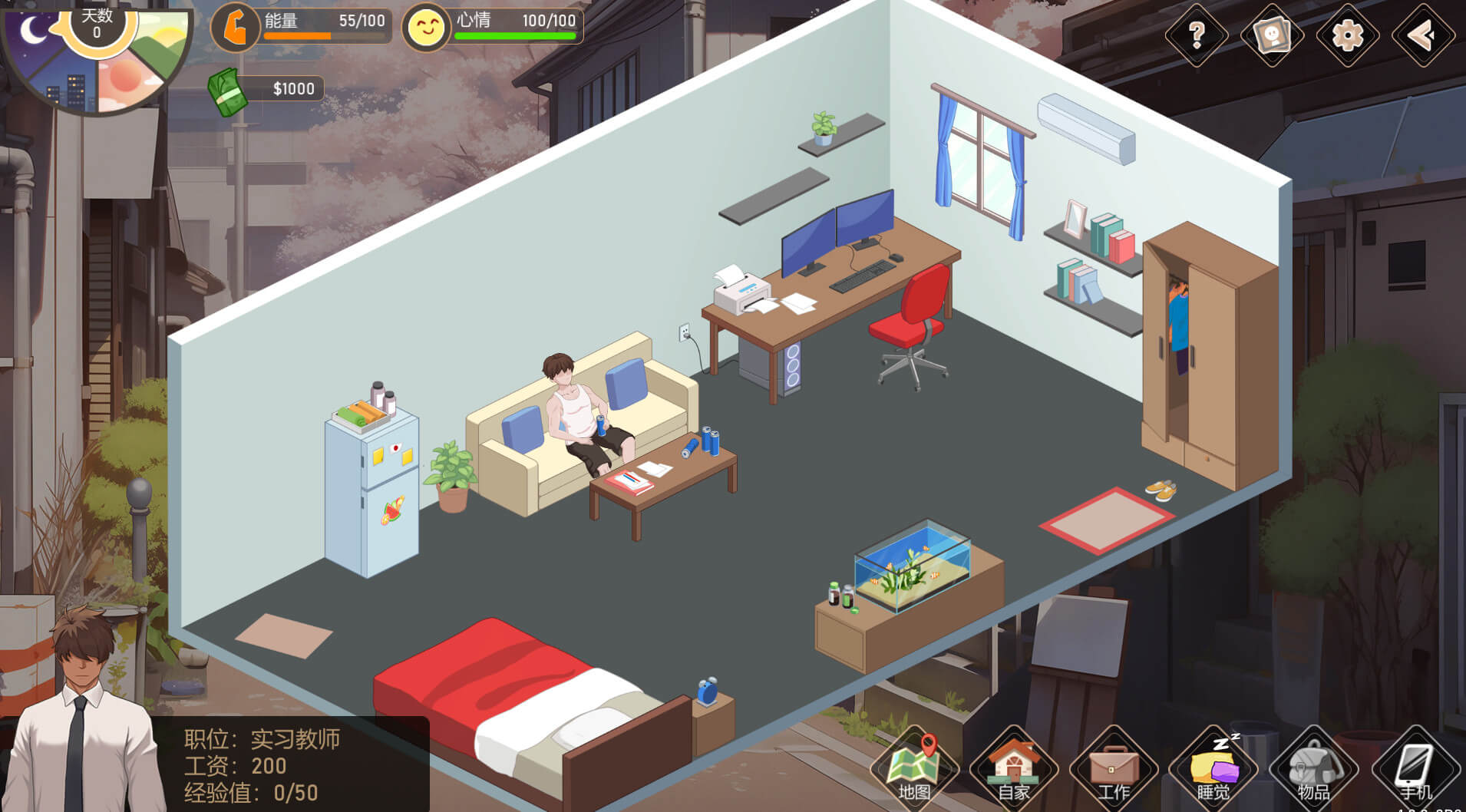Select the character portrait in white shirt
This screenshot has width=1466, height=812.
point(83,714)
